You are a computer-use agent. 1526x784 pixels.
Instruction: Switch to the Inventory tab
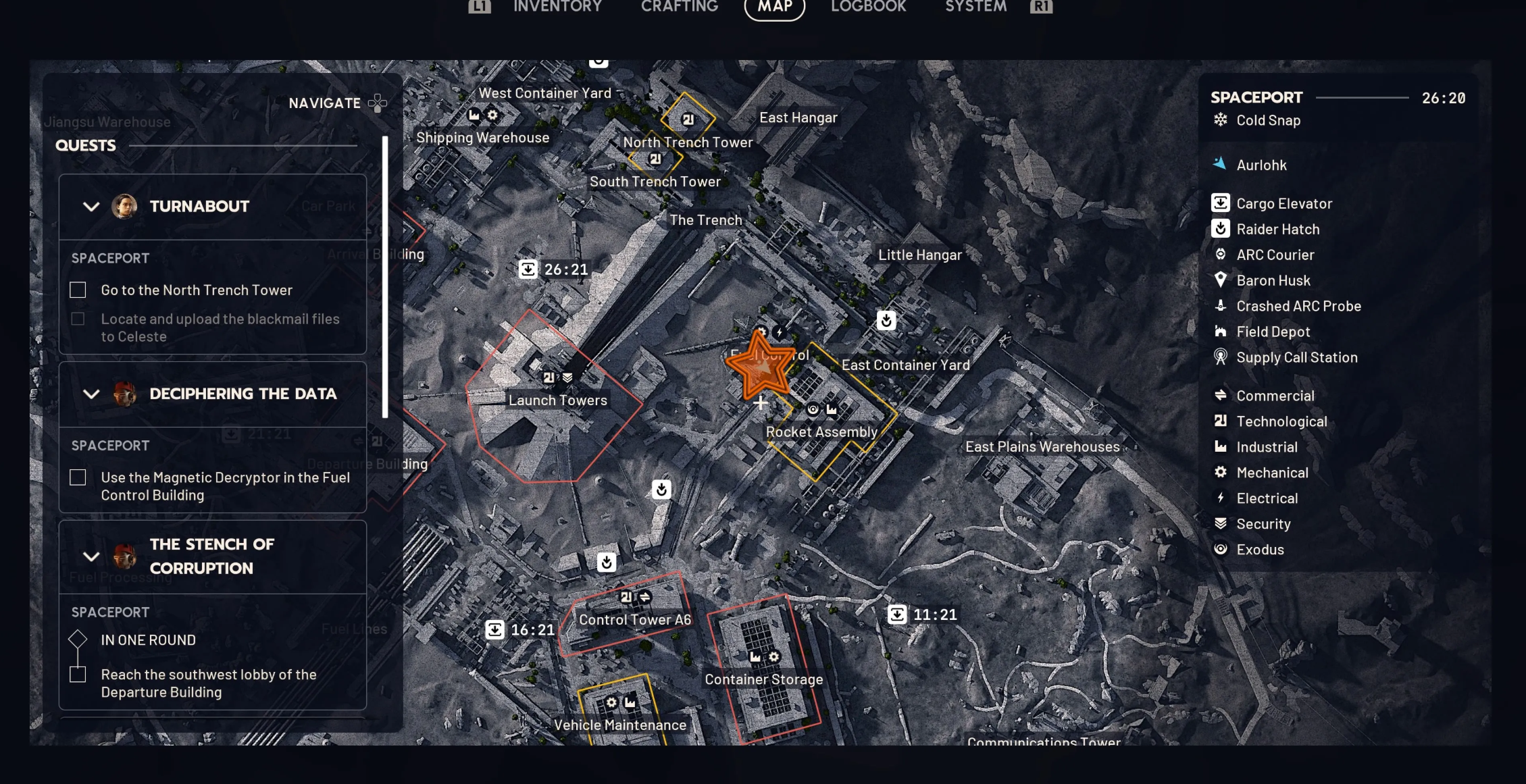click(x=557, y=7)
